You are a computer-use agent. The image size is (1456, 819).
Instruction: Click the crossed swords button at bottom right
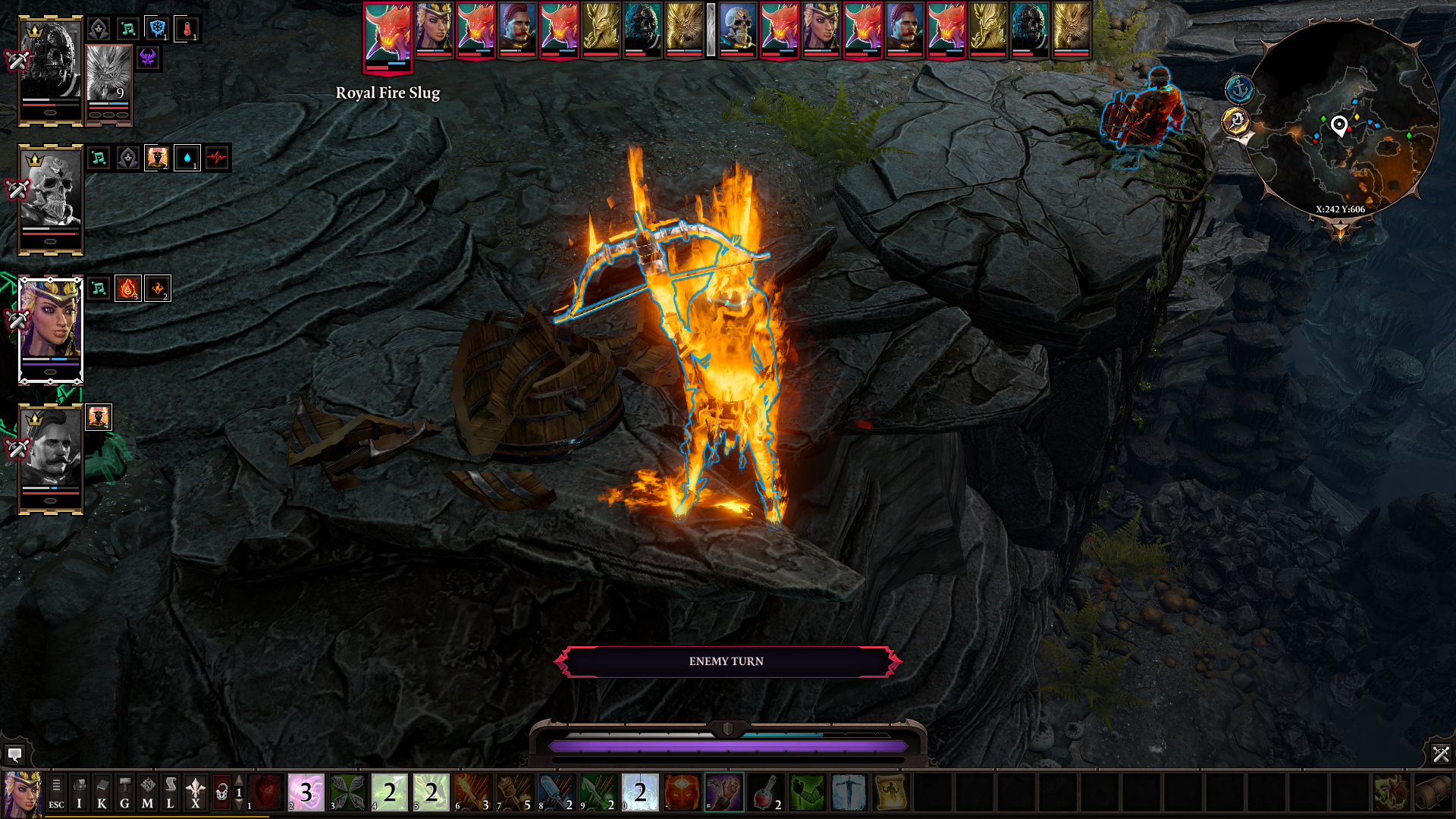(1440, 755)
